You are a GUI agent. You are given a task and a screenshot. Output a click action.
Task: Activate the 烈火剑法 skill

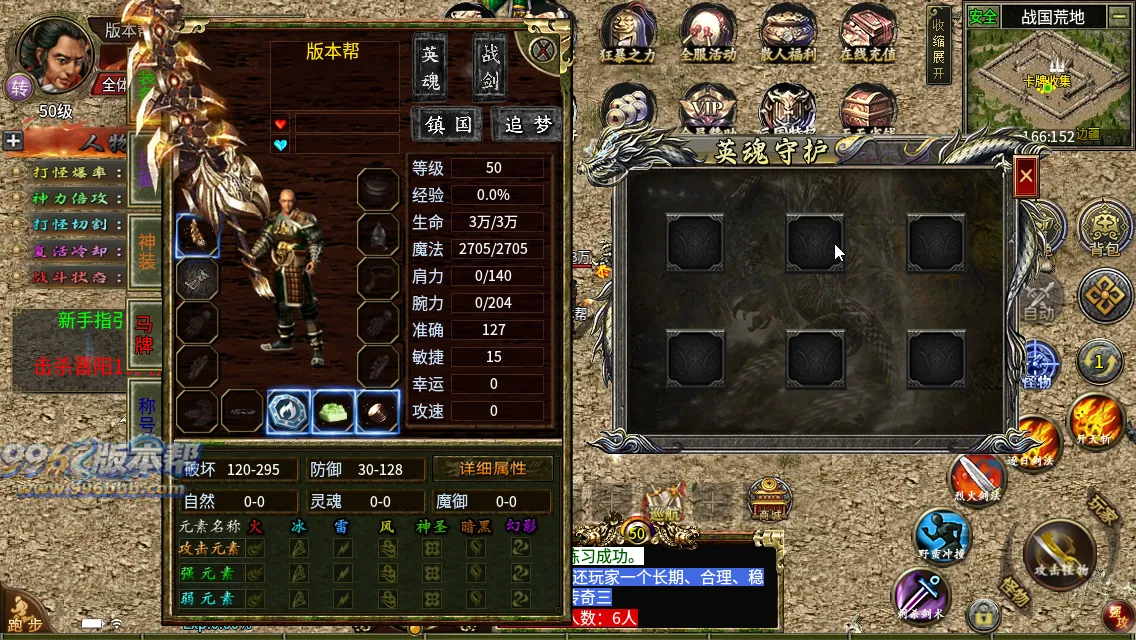977,478
